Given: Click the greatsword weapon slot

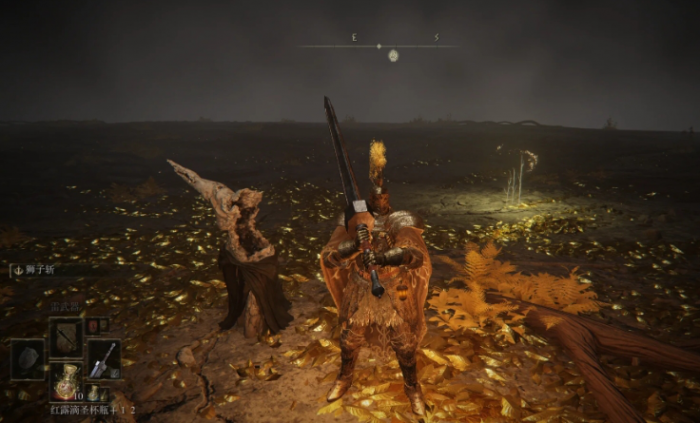Looking at the screenshot, I should tap(103, 358).
